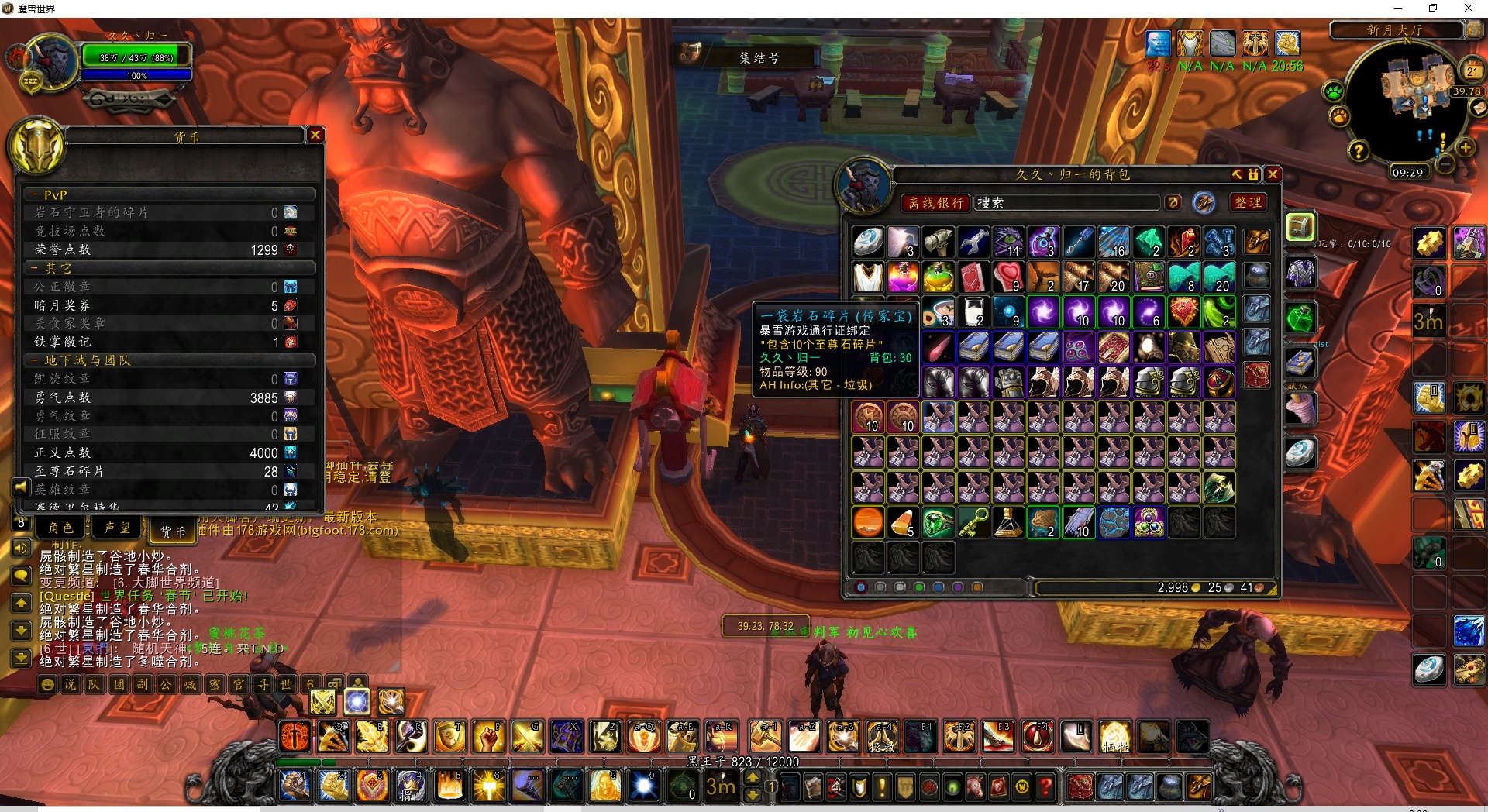1488x812 pixels.
Task: Switch to the 角色 character tab
Action: tap(60, 528)
